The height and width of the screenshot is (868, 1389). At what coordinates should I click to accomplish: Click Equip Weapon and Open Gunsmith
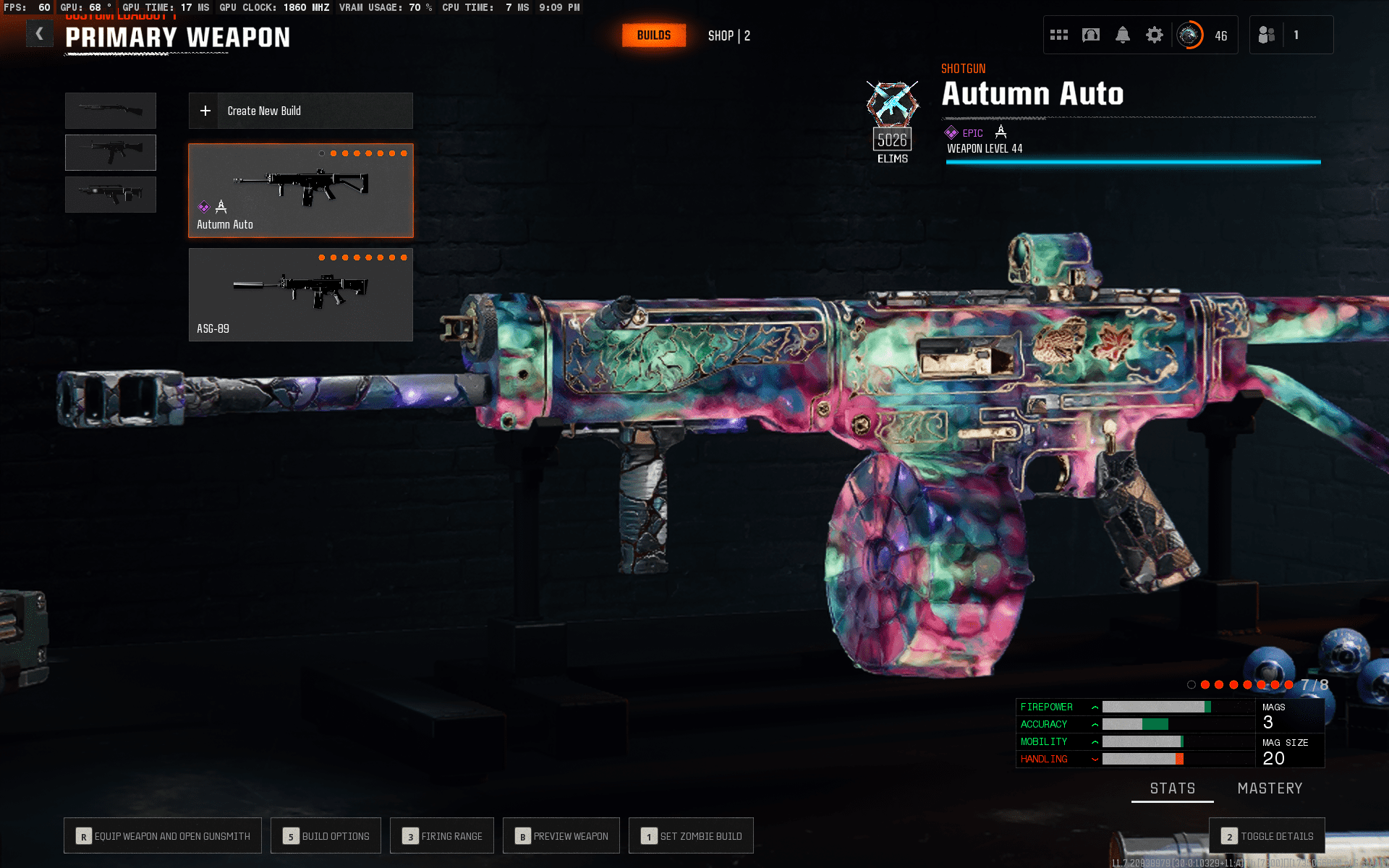click(163, 836)
